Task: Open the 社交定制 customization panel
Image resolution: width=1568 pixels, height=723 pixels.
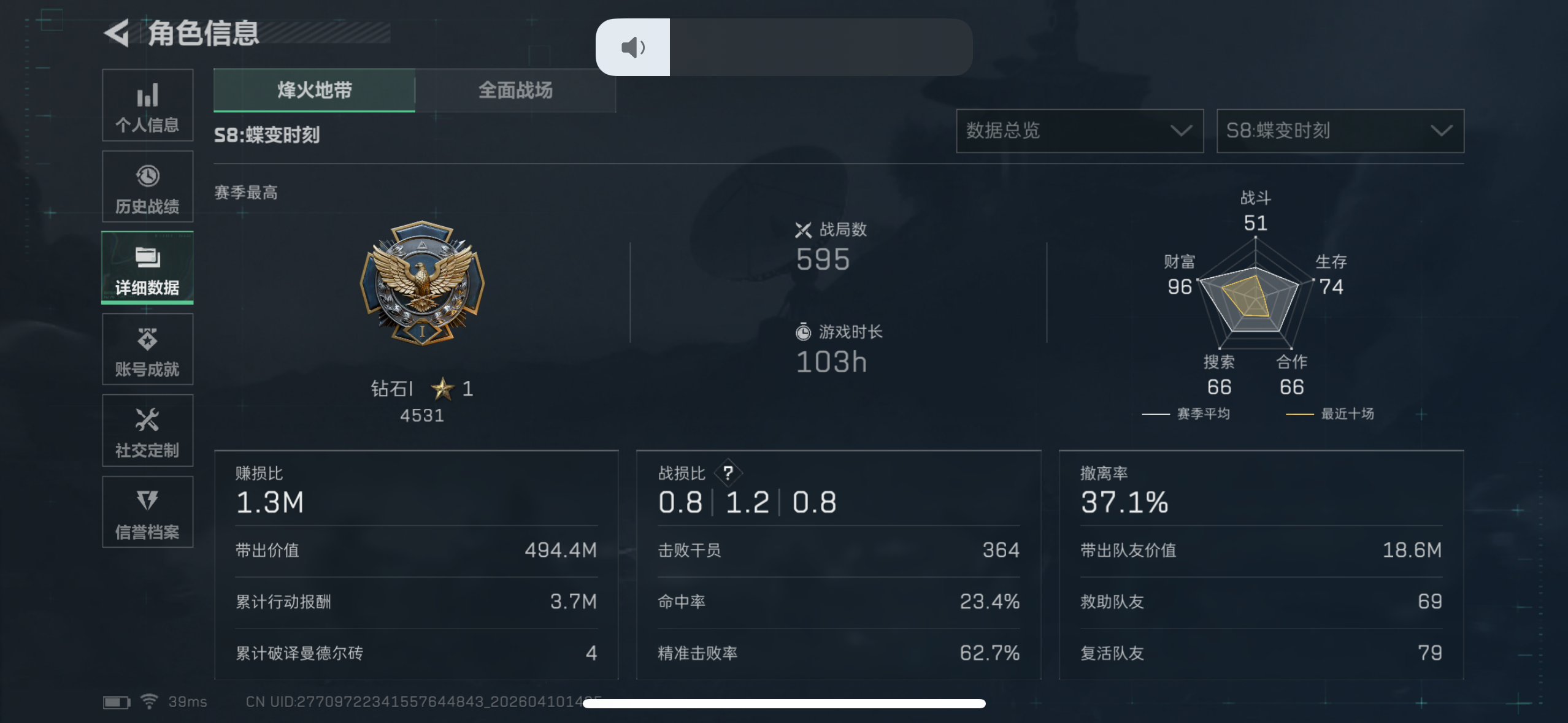Action: 147,430
